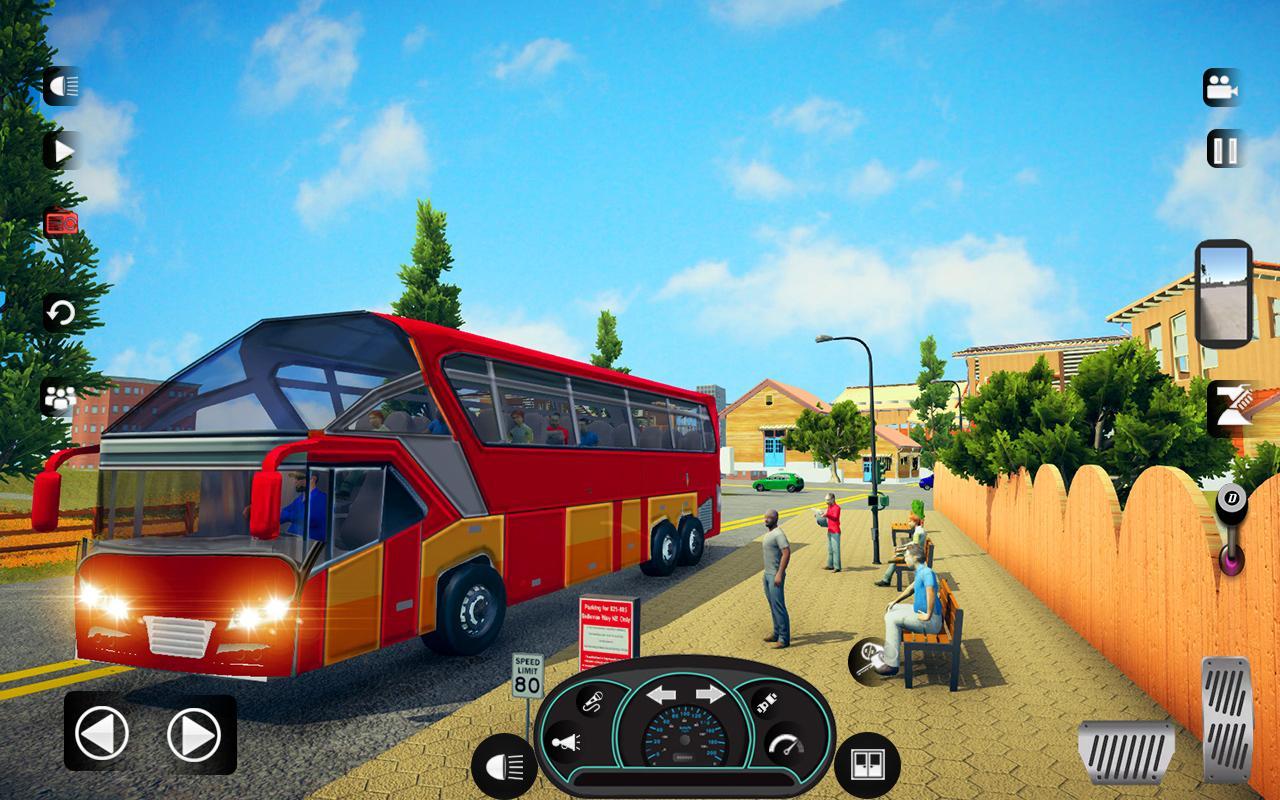The height and width of the screenshot is (800, 1280).
Task: Step on the tall accelerator pedal
Action: 1226,719
